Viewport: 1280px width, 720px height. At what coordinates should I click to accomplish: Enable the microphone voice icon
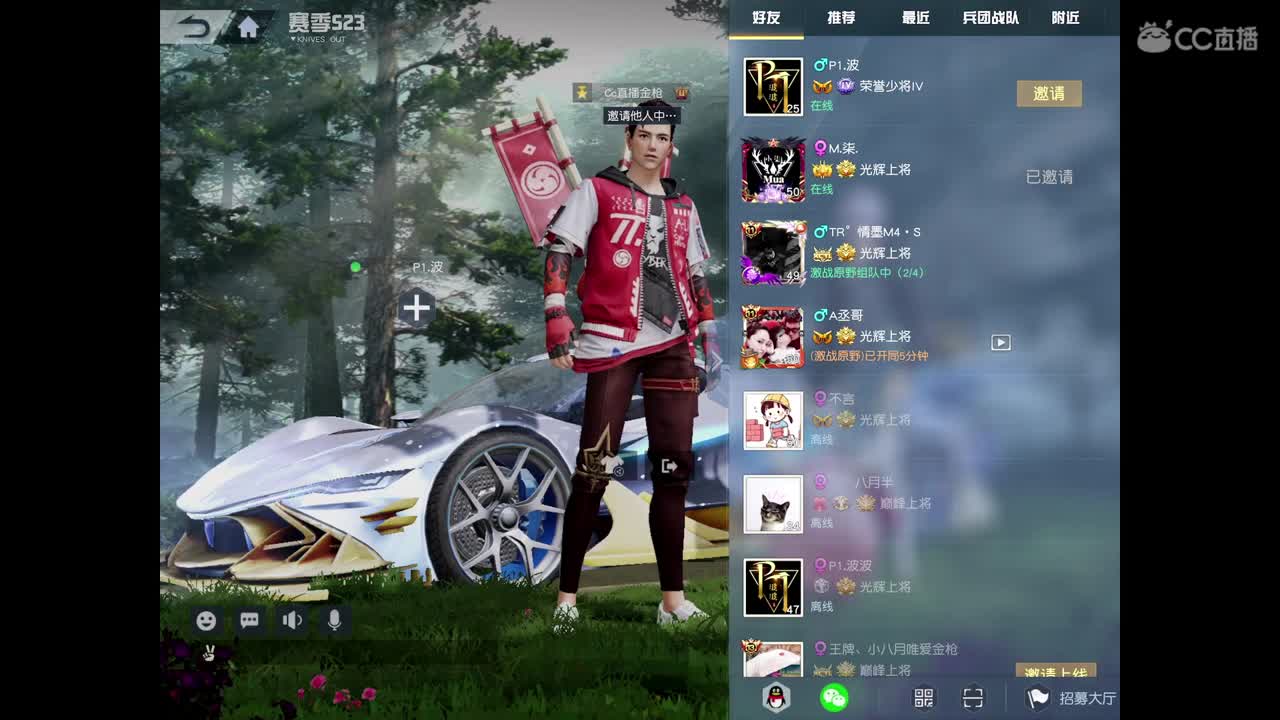tap(334, 620)
